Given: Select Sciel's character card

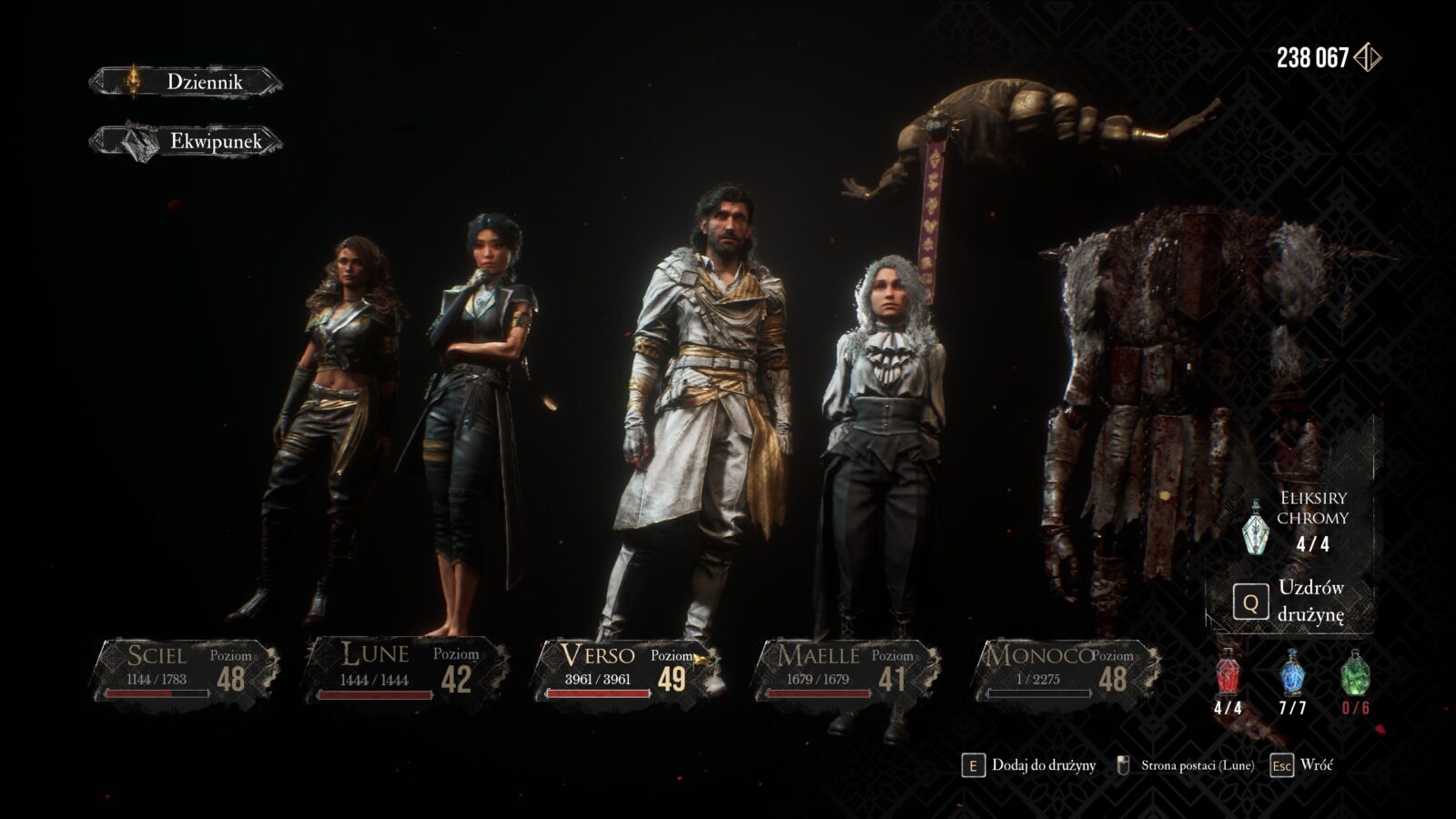Looking at the screenshot, I should (186, 670).
